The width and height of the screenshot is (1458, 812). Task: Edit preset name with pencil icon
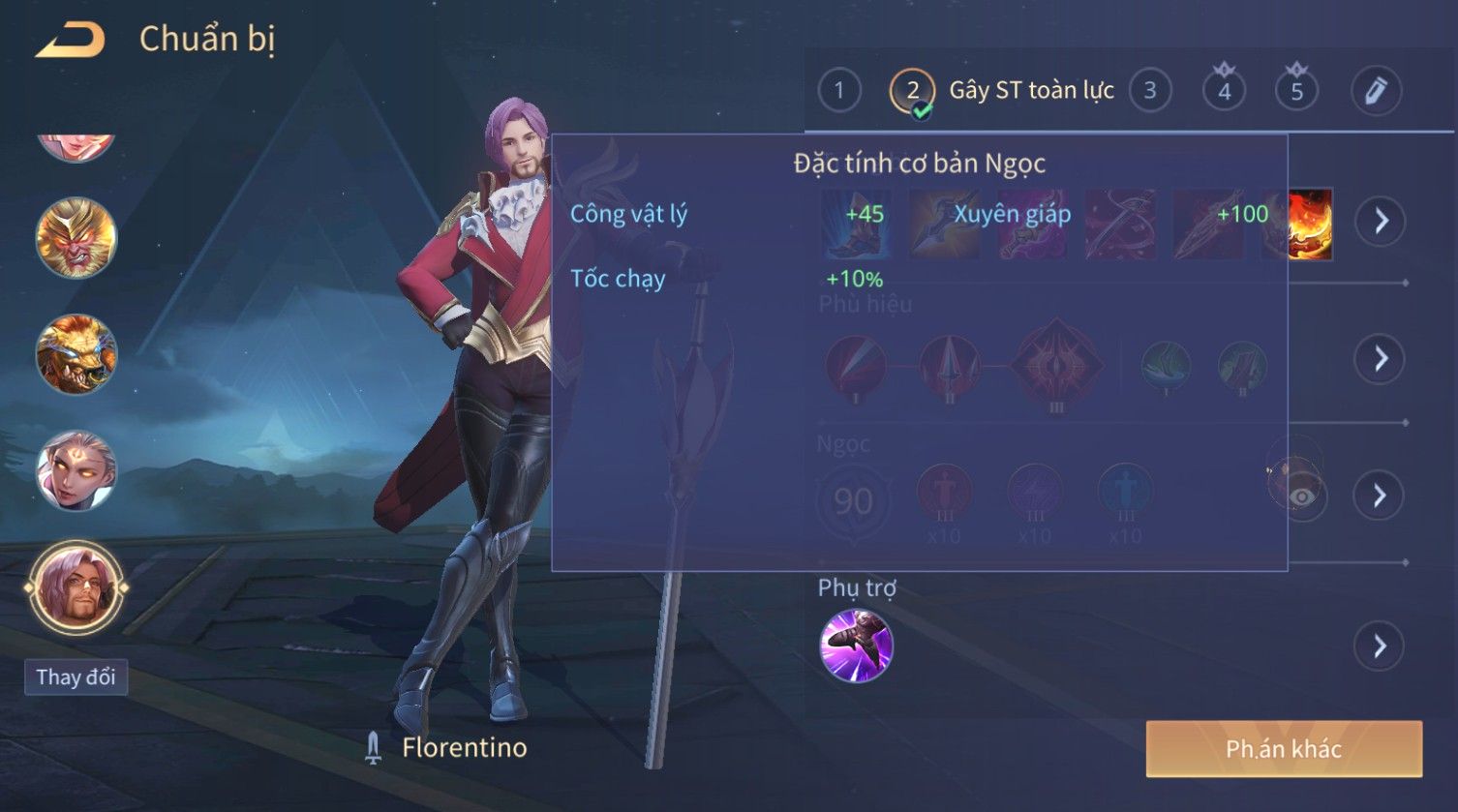(1376, 91)
